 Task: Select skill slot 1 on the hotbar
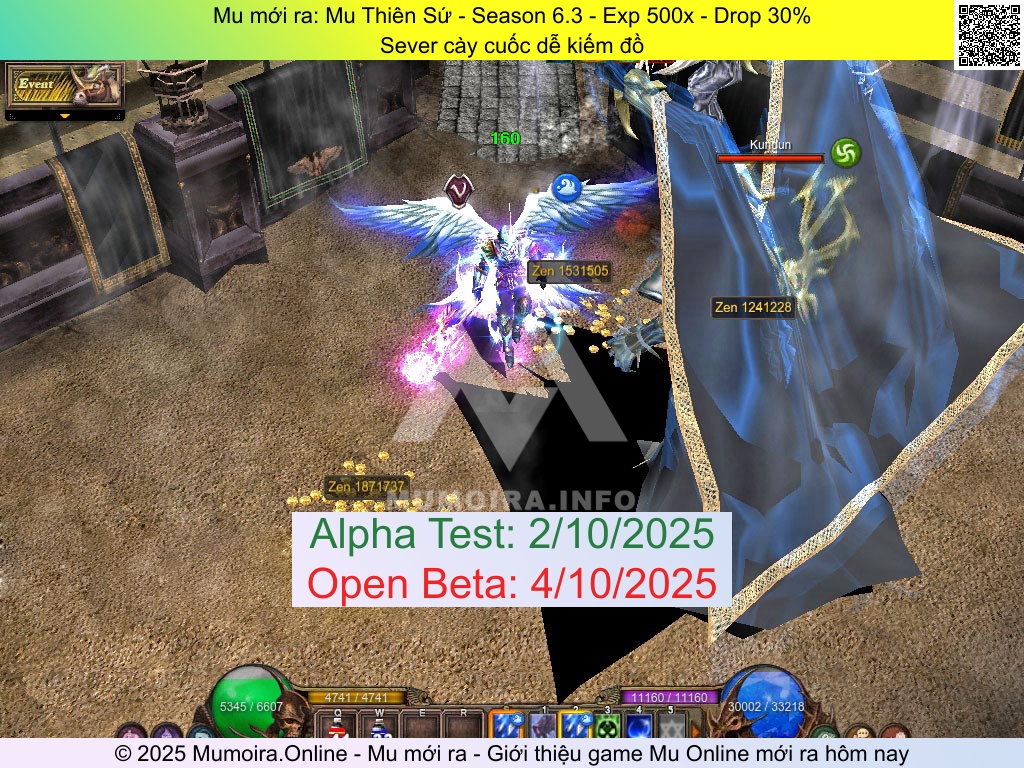(x=542, y=726)
